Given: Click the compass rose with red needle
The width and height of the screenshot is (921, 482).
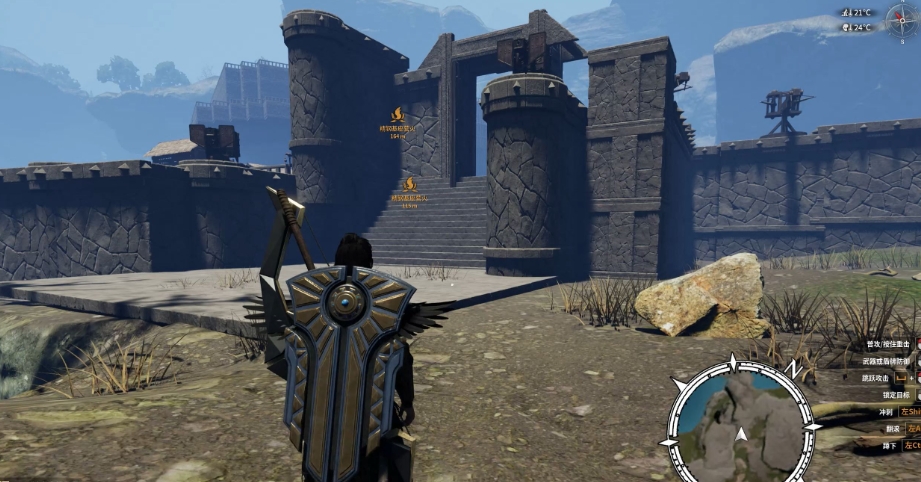Looking at the screenshot, I should click(902, 20).
